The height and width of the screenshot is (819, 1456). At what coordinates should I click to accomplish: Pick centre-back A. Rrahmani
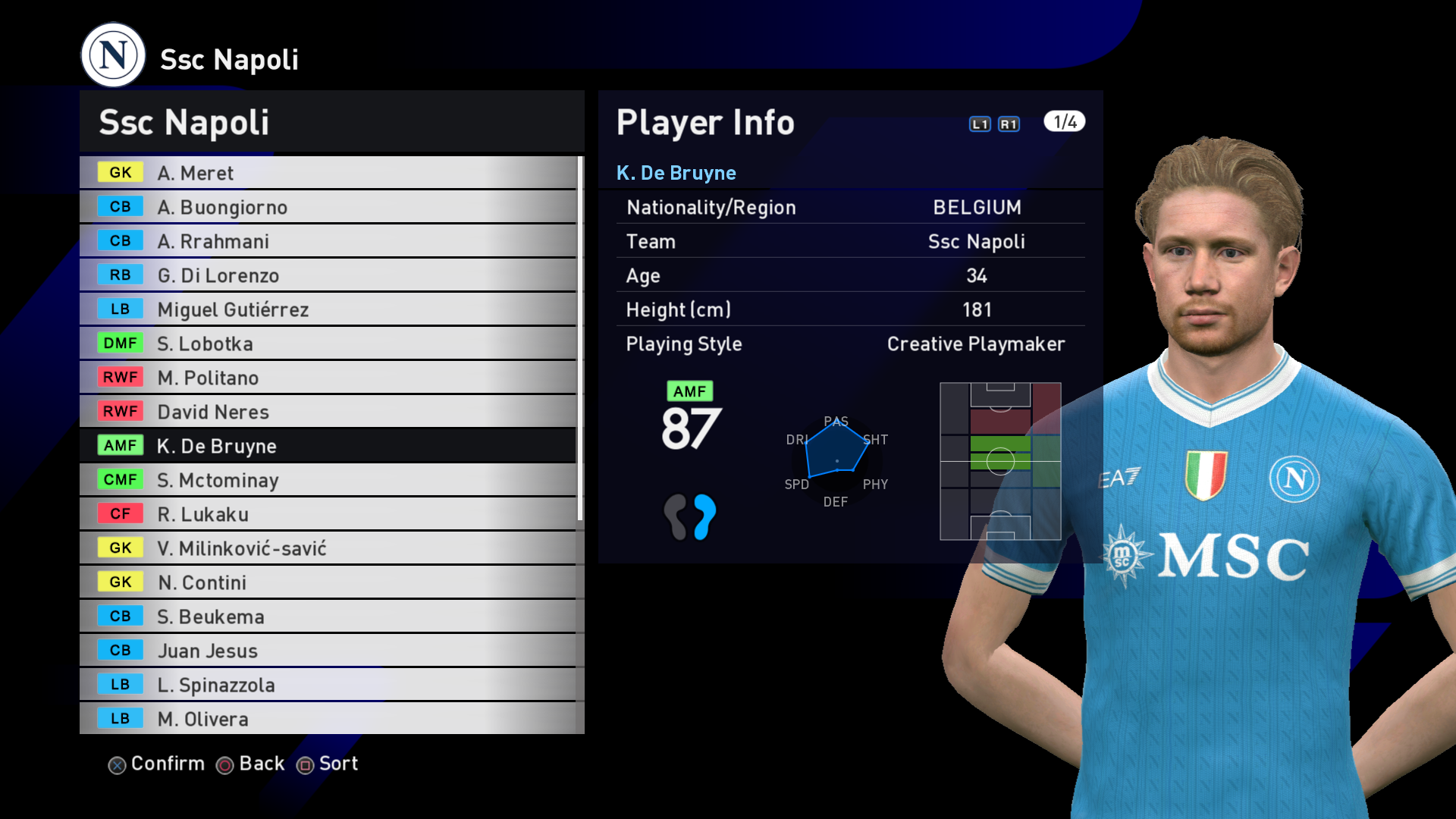coord(328,241)
